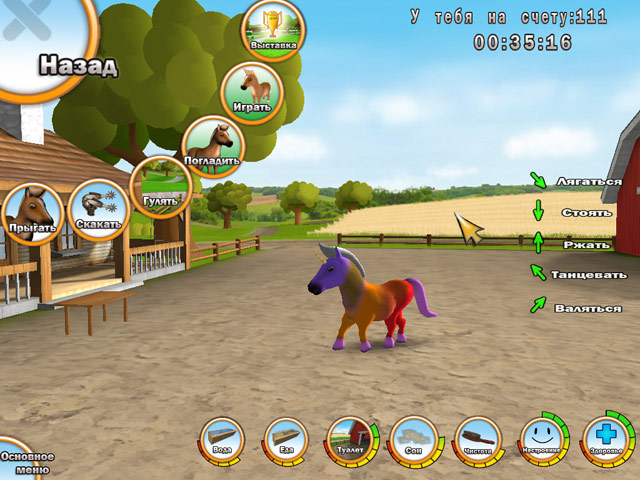640x480 pixels.
Task: Choose the Стоять command
Action: (579, 213)
